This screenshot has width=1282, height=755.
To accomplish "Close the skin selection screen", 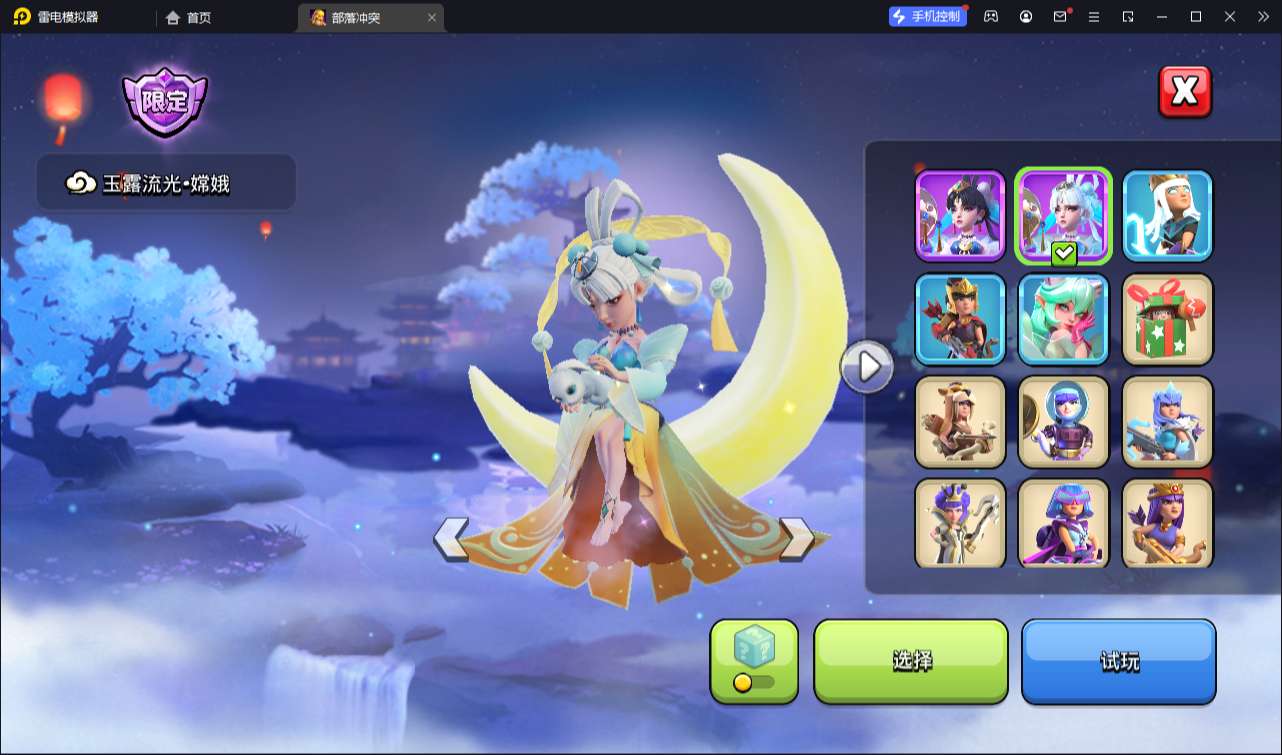I will 1185,92.
